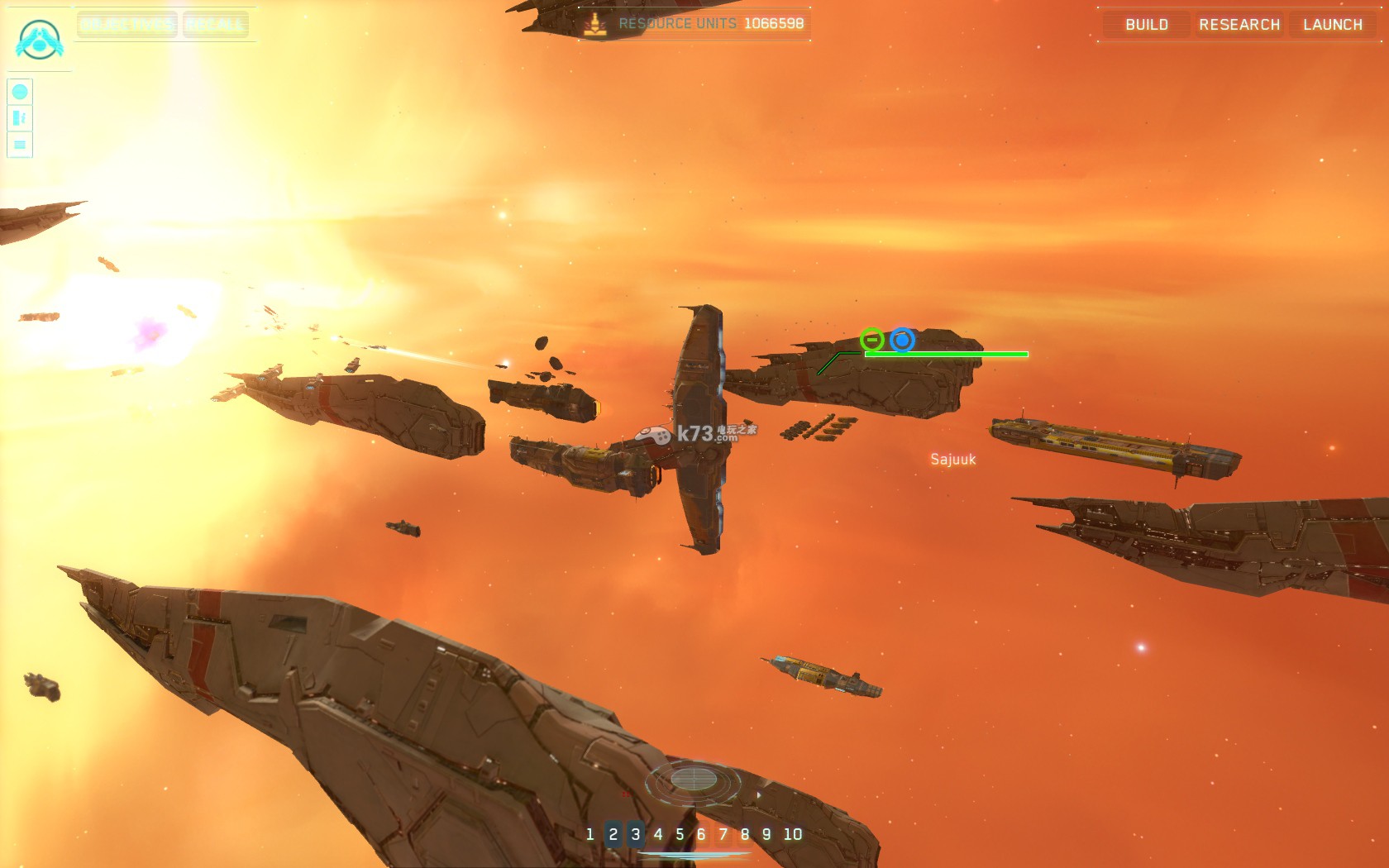The width and height of the screenshot is (1389, 868).
Task: Select control group 1
Action: [590, 834]
